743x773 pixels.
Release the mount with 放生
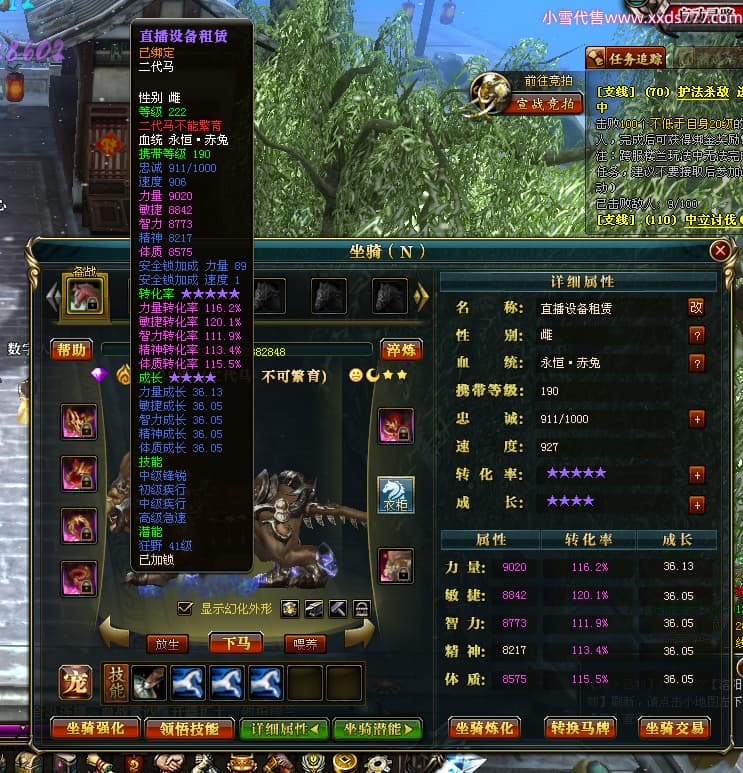(167, 643)
